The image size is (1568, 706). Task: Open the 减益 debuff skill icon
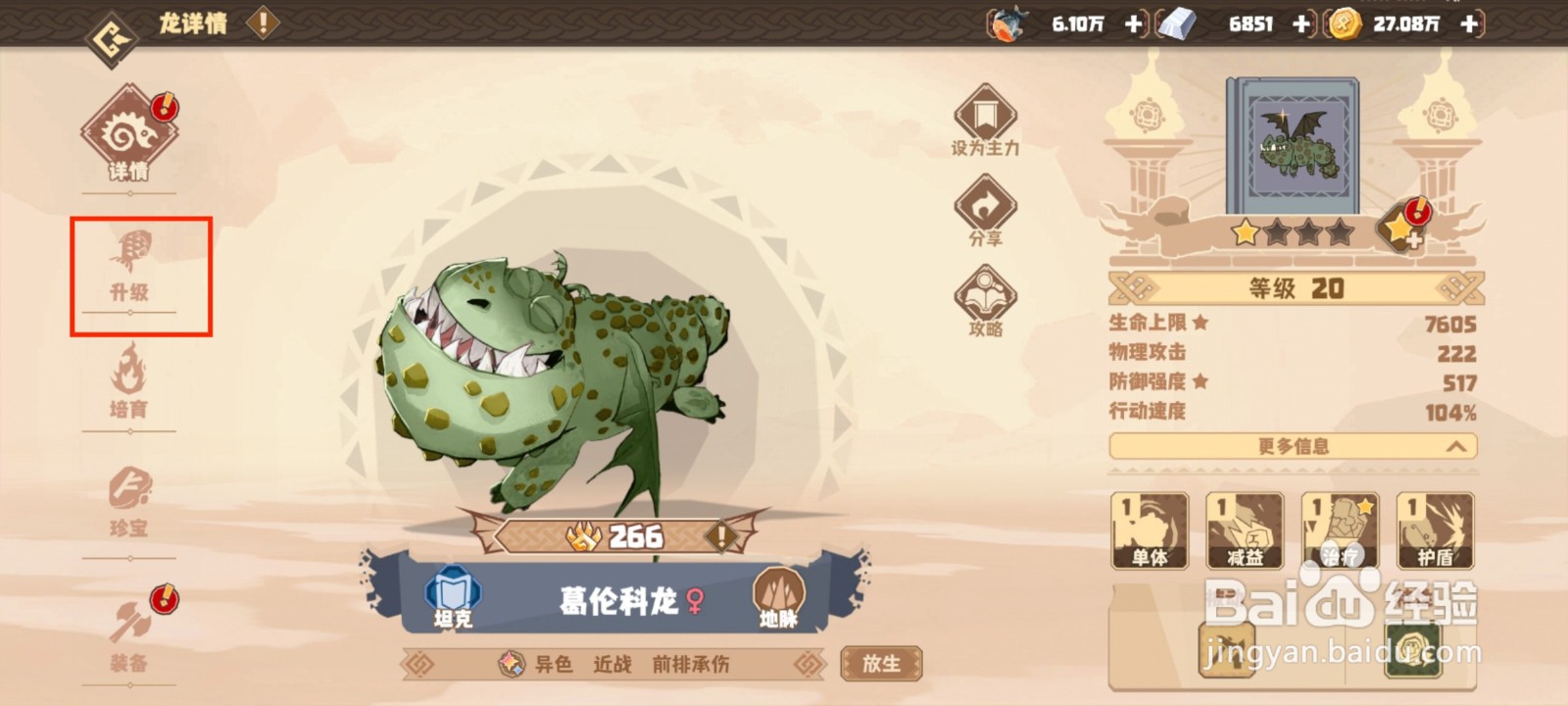[x=1246, y=529]
